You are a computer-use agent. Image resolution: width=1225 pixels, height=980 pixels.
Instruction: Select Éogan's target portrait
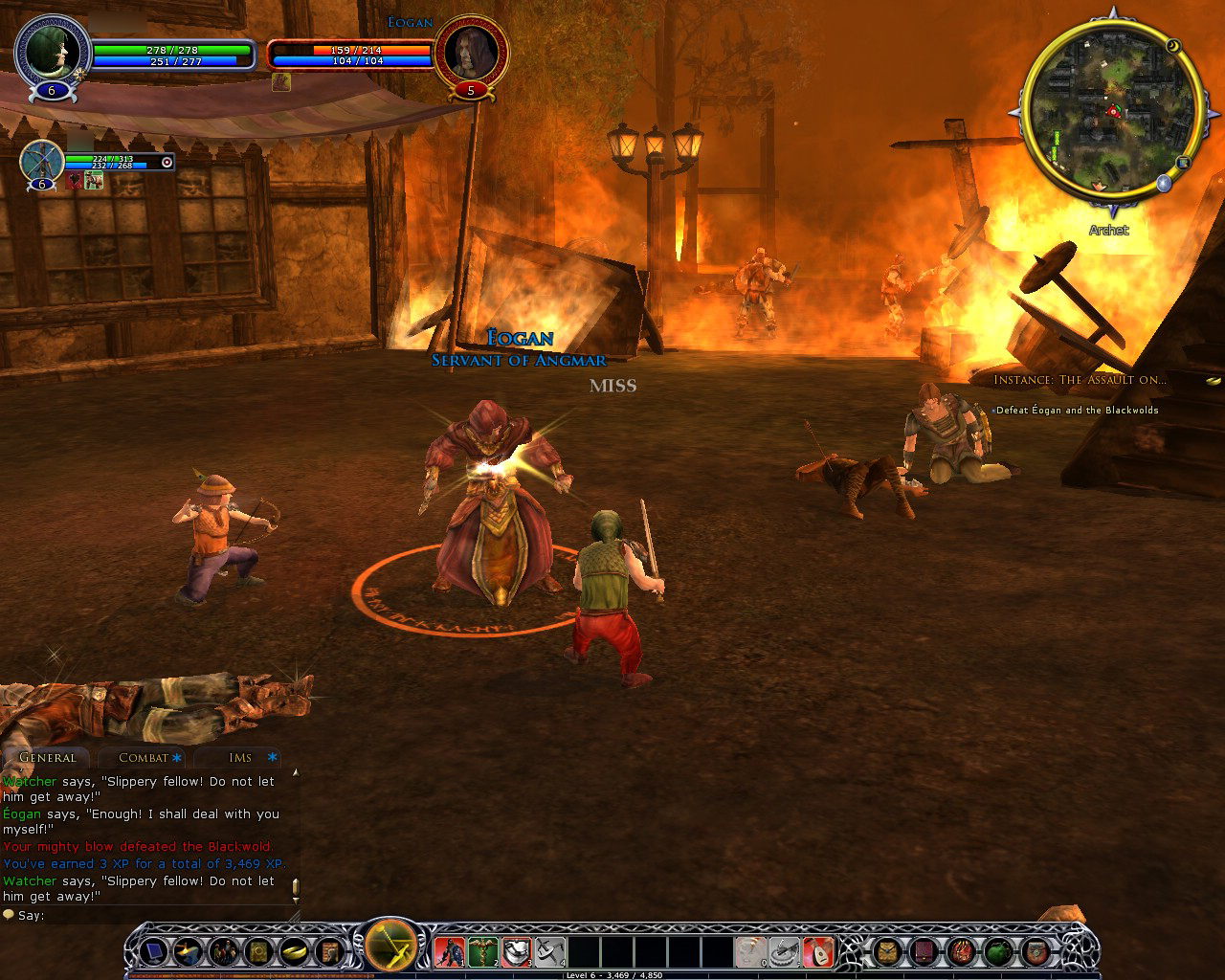tap(469, 54)
